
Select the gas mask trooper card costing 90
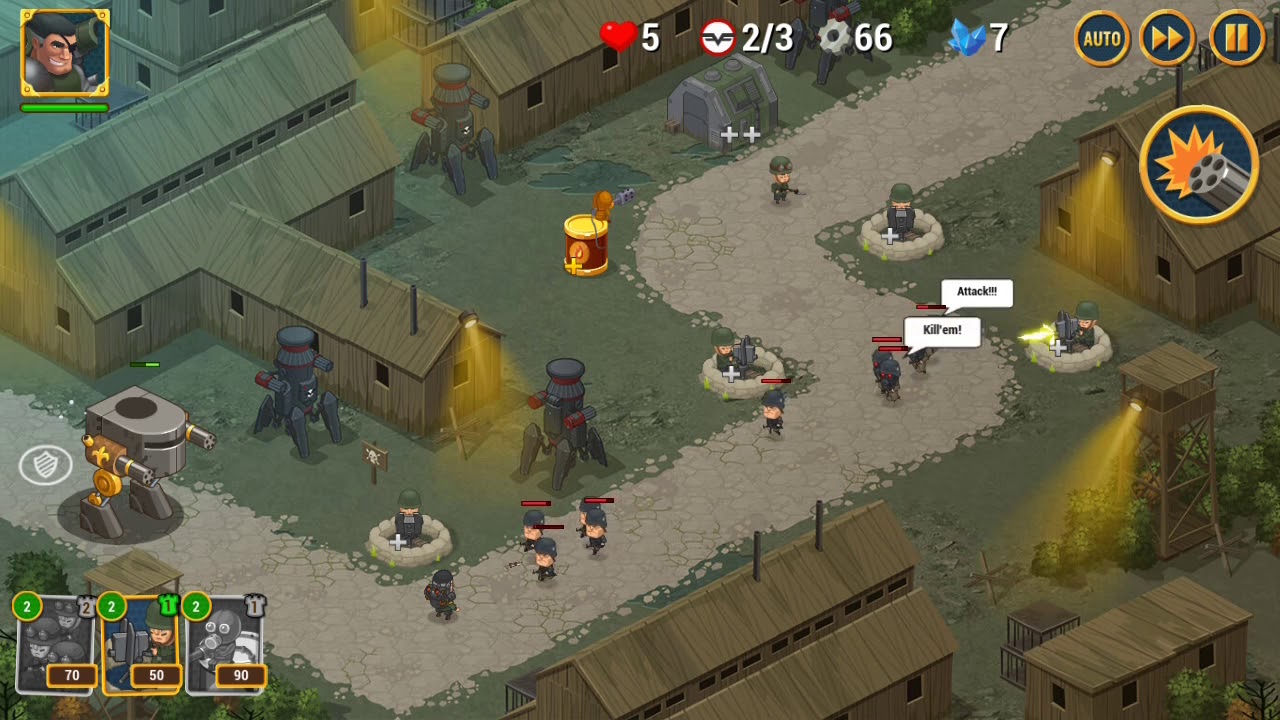226,645
